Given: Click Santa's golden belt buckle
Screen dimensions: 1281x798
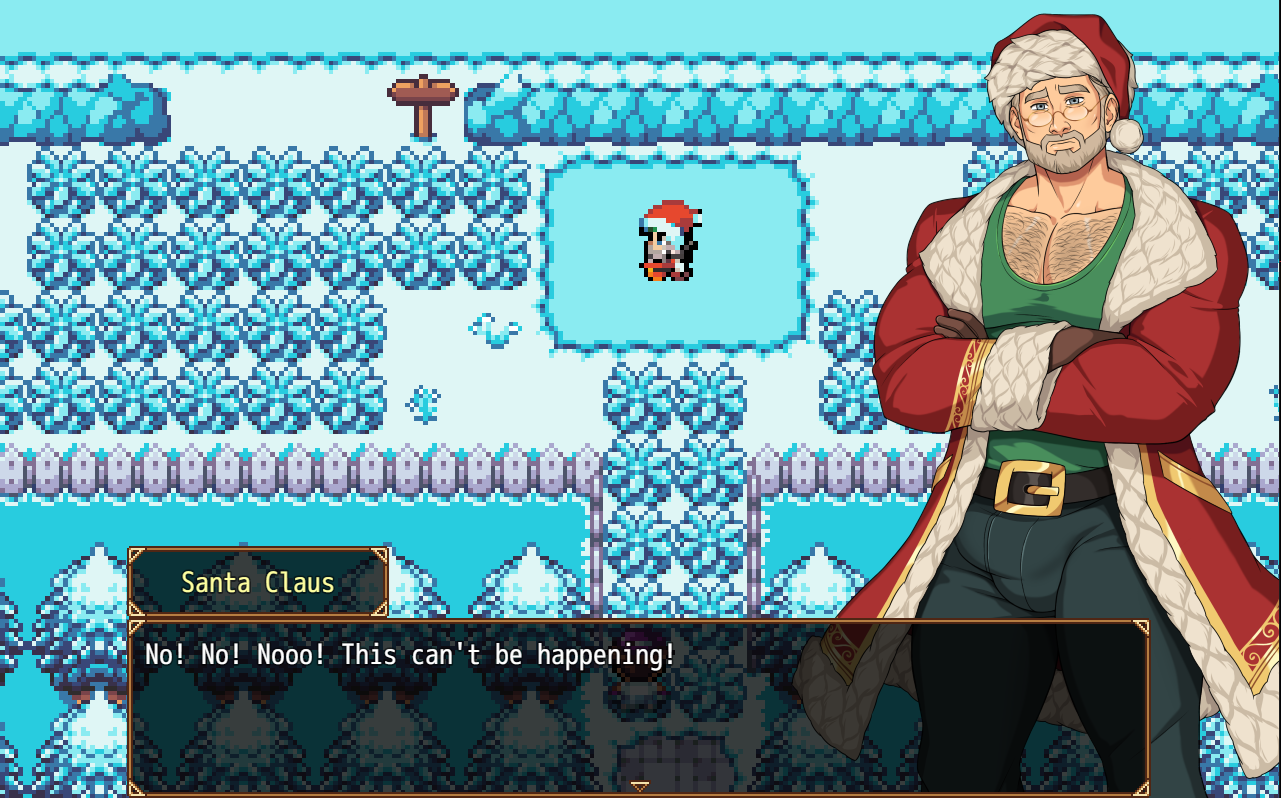Looking at the screenshot, I should click(1030, 485).
